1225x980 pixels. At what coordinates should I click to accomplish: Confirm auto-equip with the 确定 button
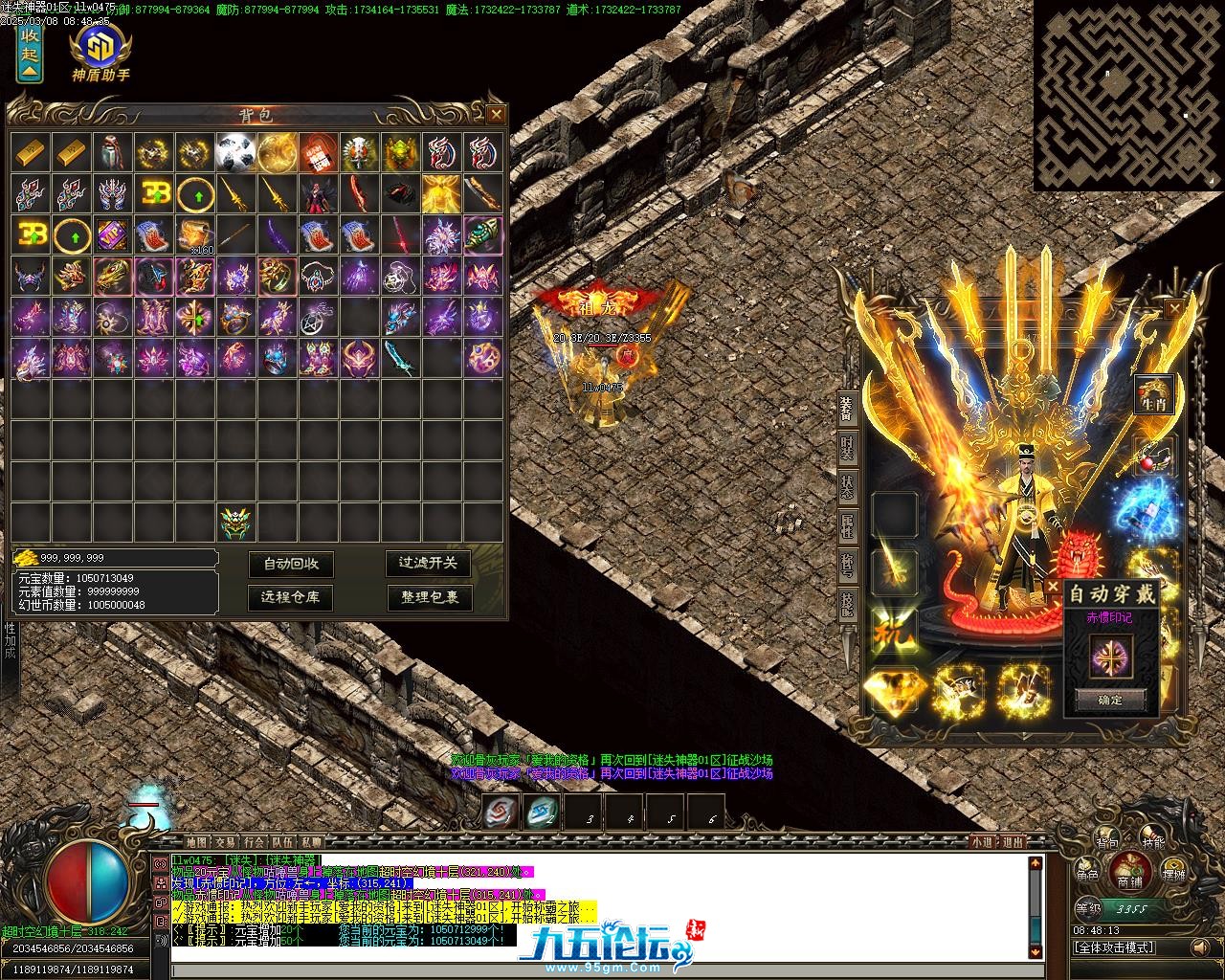click(x=1110, y=700)
